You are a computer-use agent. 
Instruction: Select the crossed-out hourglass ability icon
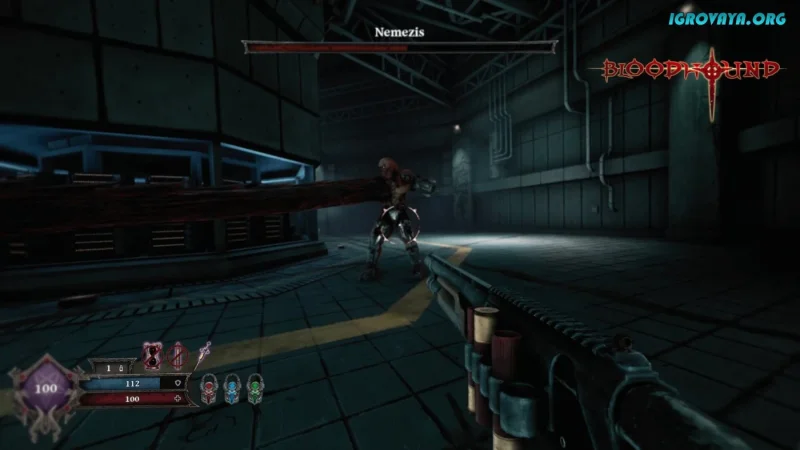(153, 354)
